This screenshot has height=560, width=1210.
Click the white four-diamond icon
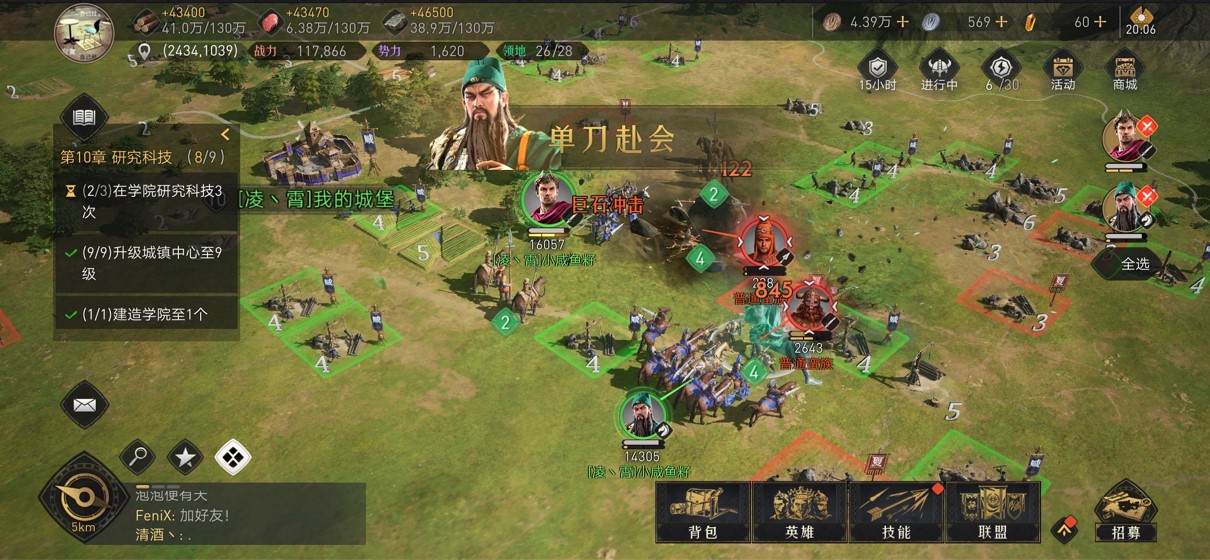click(x=232, y=458)
